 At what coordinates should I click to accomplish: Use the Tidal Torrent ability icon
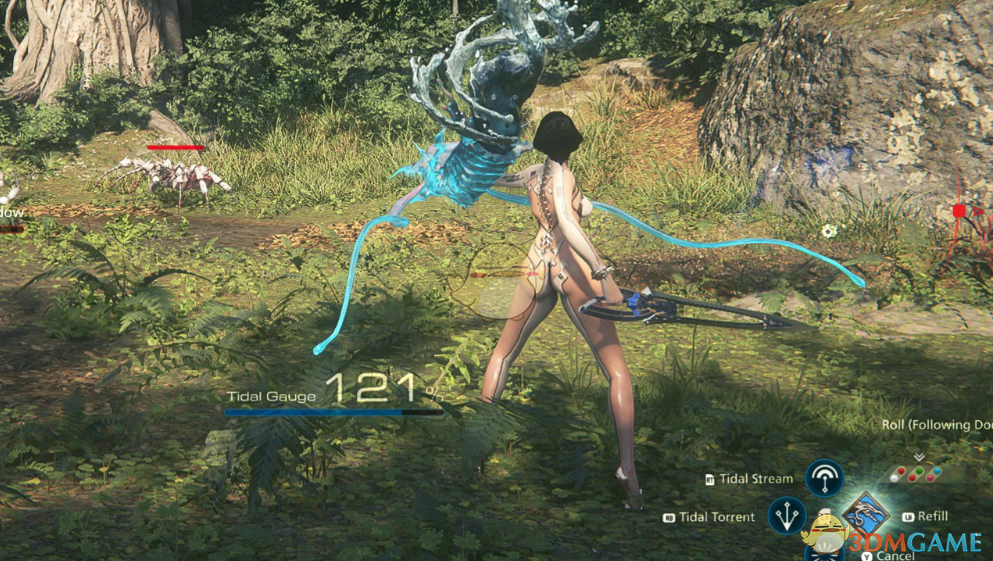(x=787, y=516)
